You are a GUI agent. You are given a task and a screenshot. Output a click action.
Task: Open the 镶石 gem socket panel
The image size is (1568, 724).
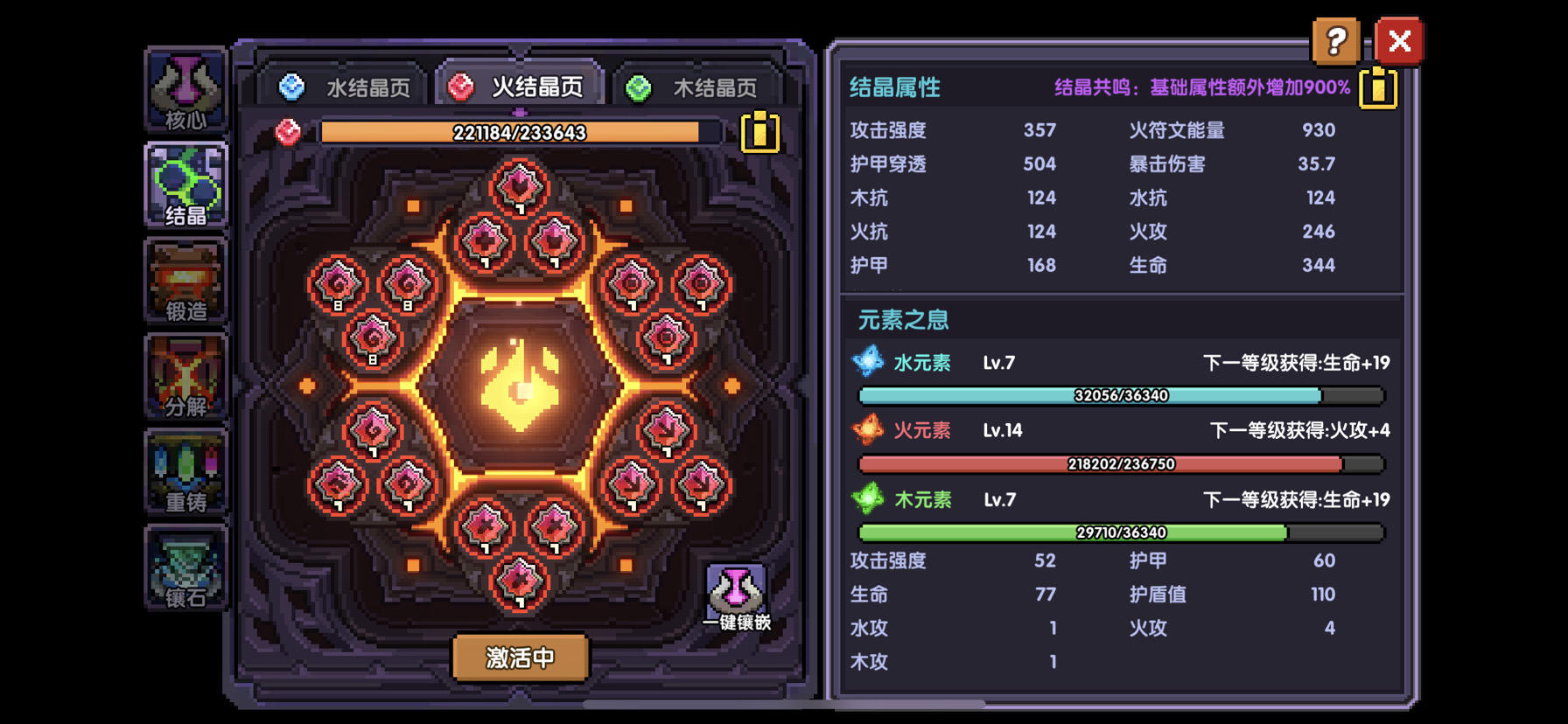coord(186,570)
